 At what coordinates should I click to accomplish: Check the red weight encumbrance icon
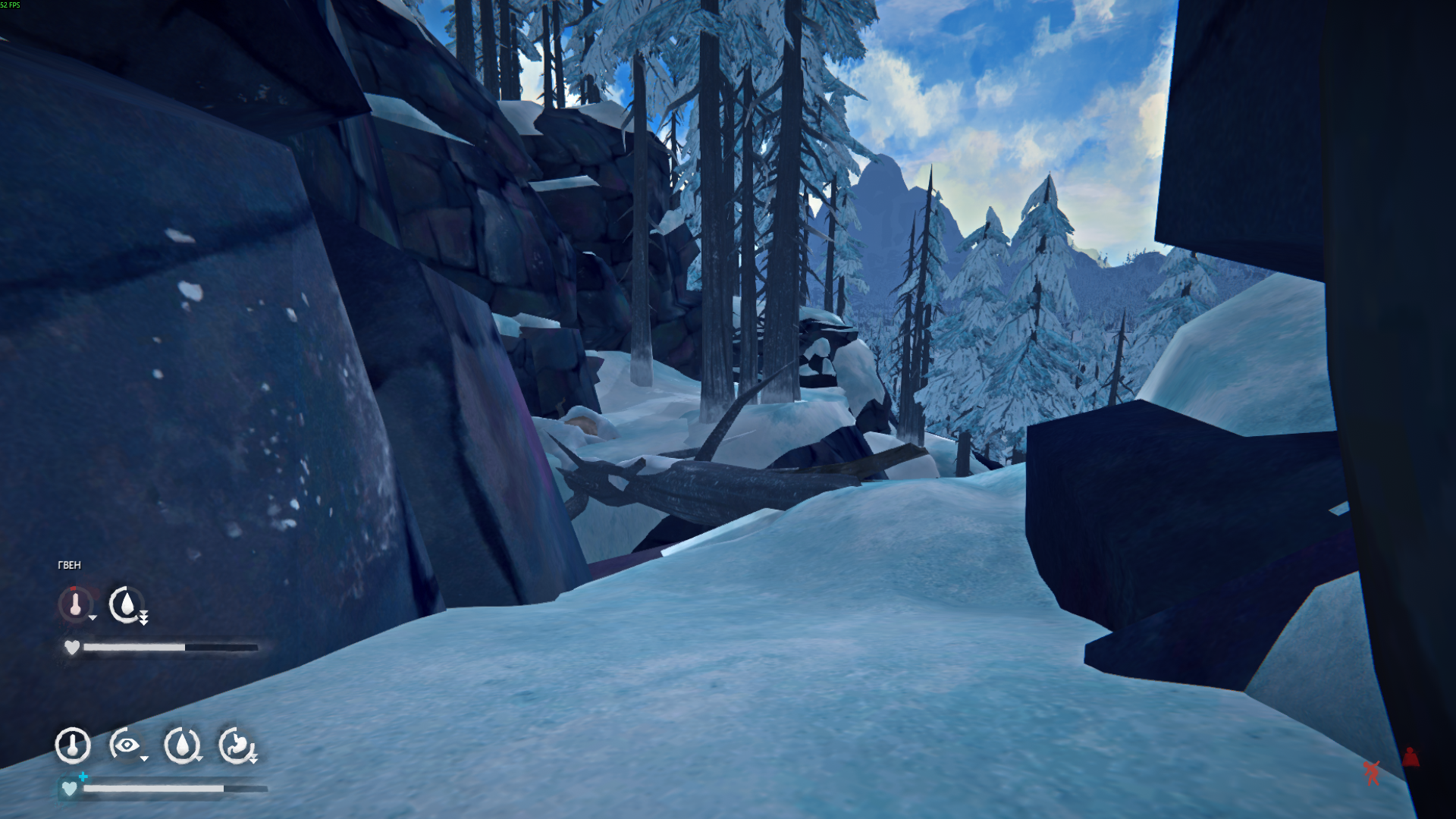tap(1410, 756)
